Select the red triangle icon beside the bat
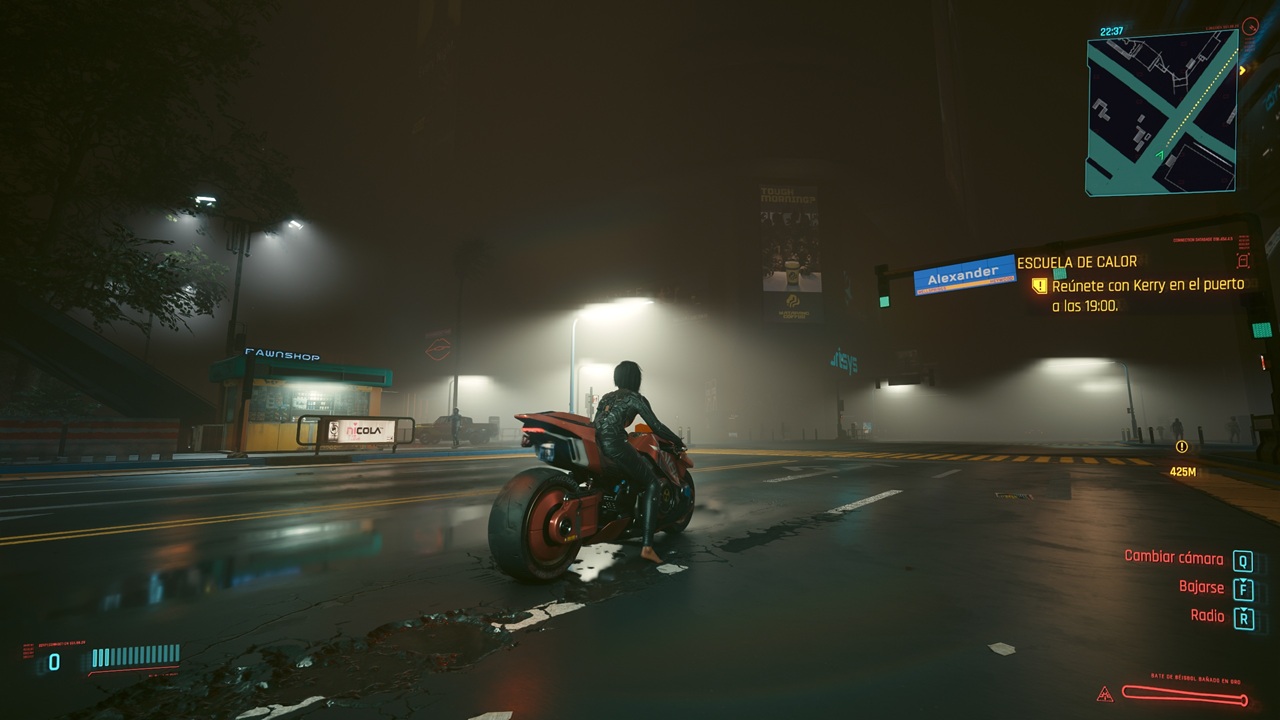 click(x=1105, y=693)
